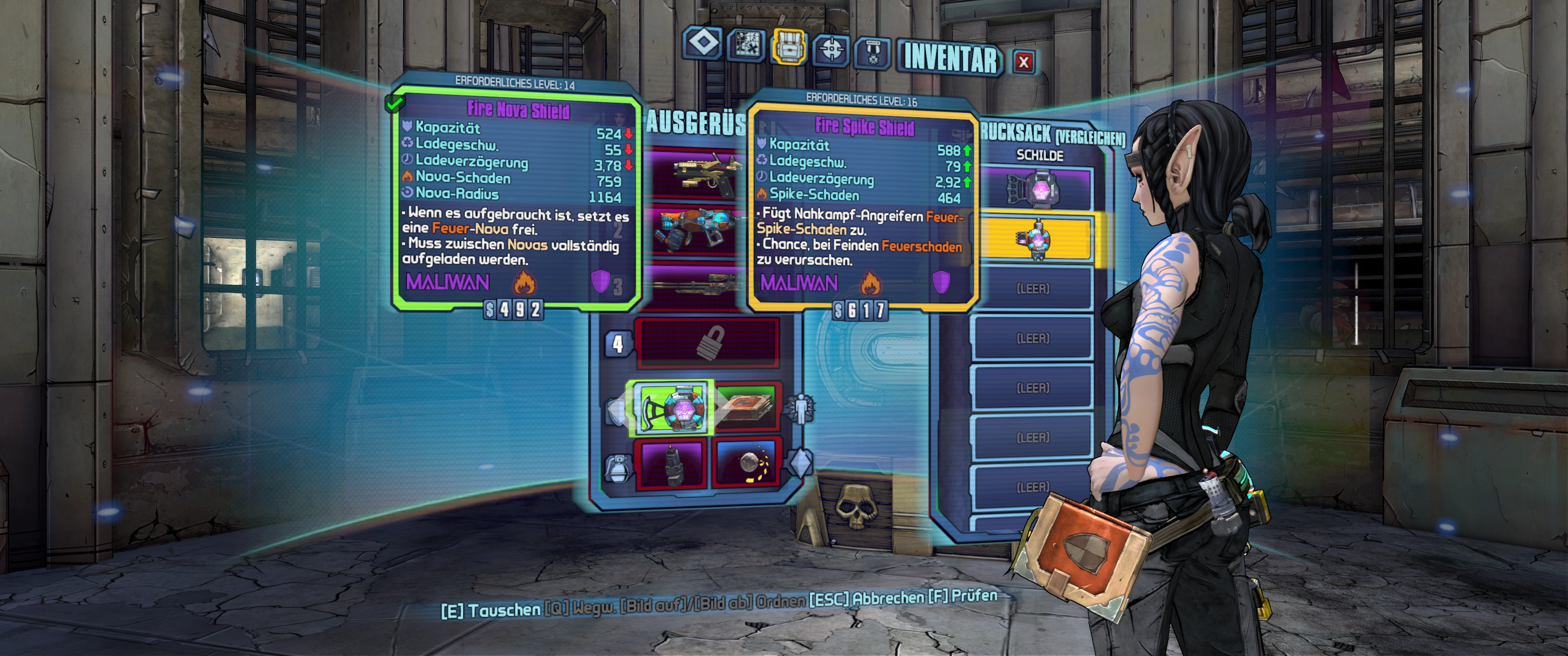
Task: Select the equipped Fire Nova Shield slot
Action: point(673,408)
